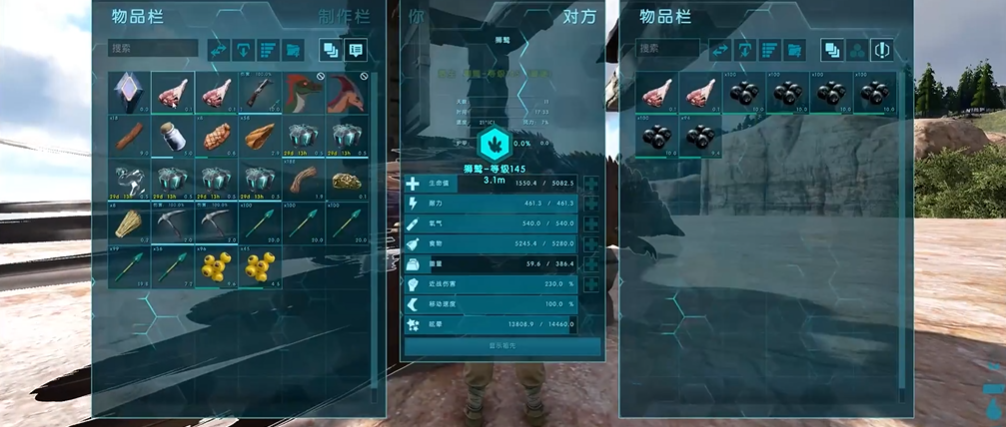Toggle the tooltip button in player inventory
This screenshot has height=427, width=1006.
coord(354,49)
